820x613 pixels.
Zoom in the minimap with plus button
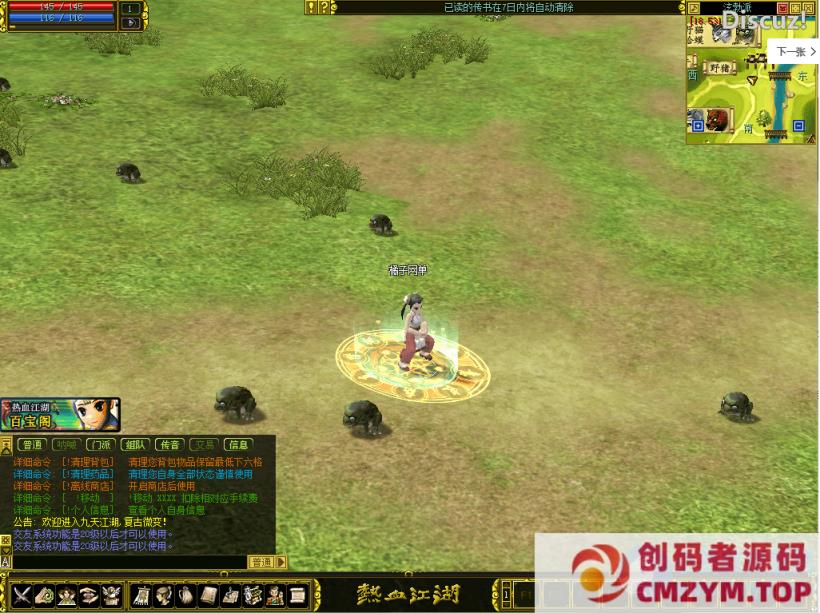(x=697, y=126)
